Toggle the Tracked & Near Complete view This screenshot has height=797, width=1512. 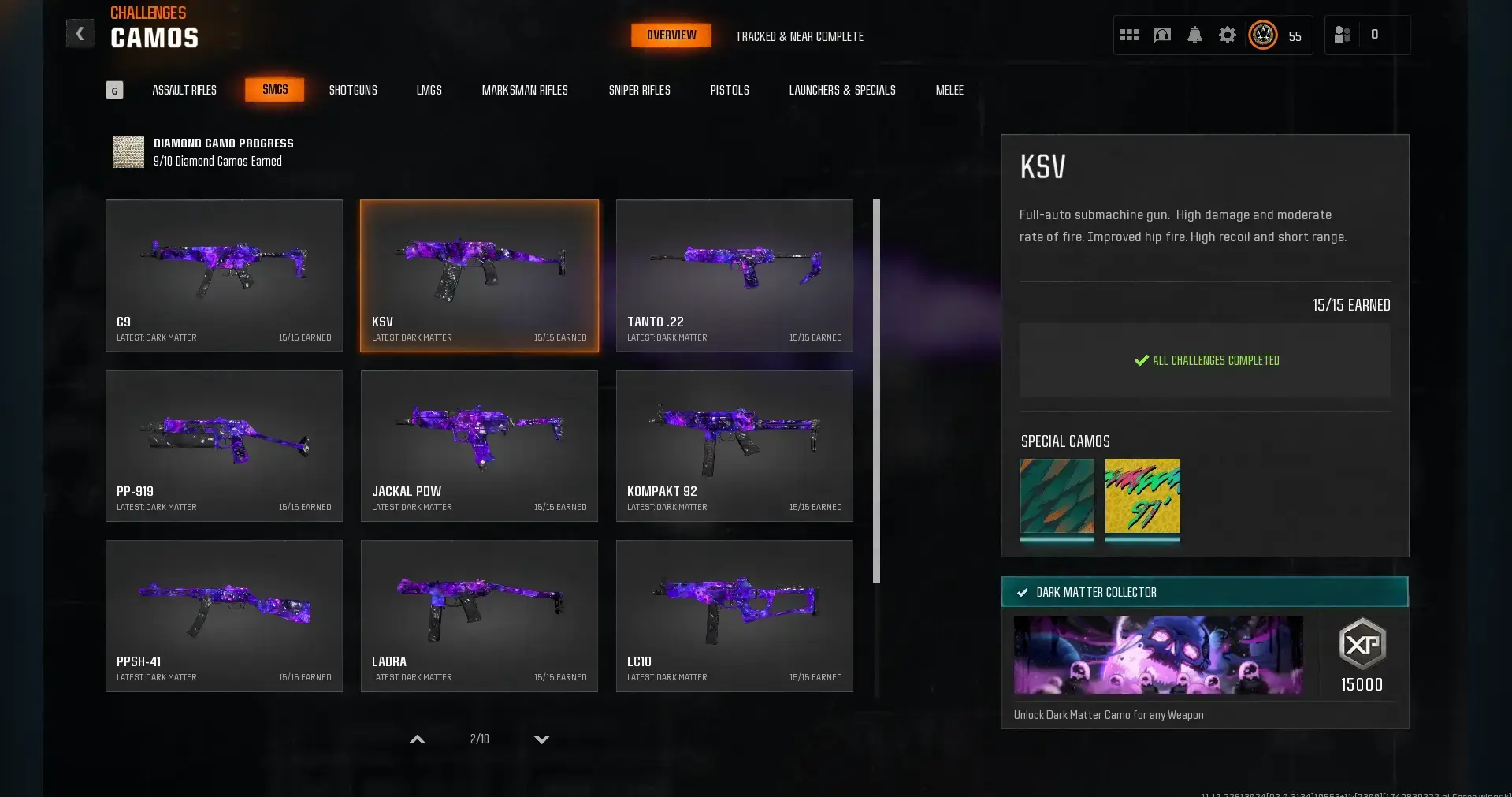tap(799, 36)
